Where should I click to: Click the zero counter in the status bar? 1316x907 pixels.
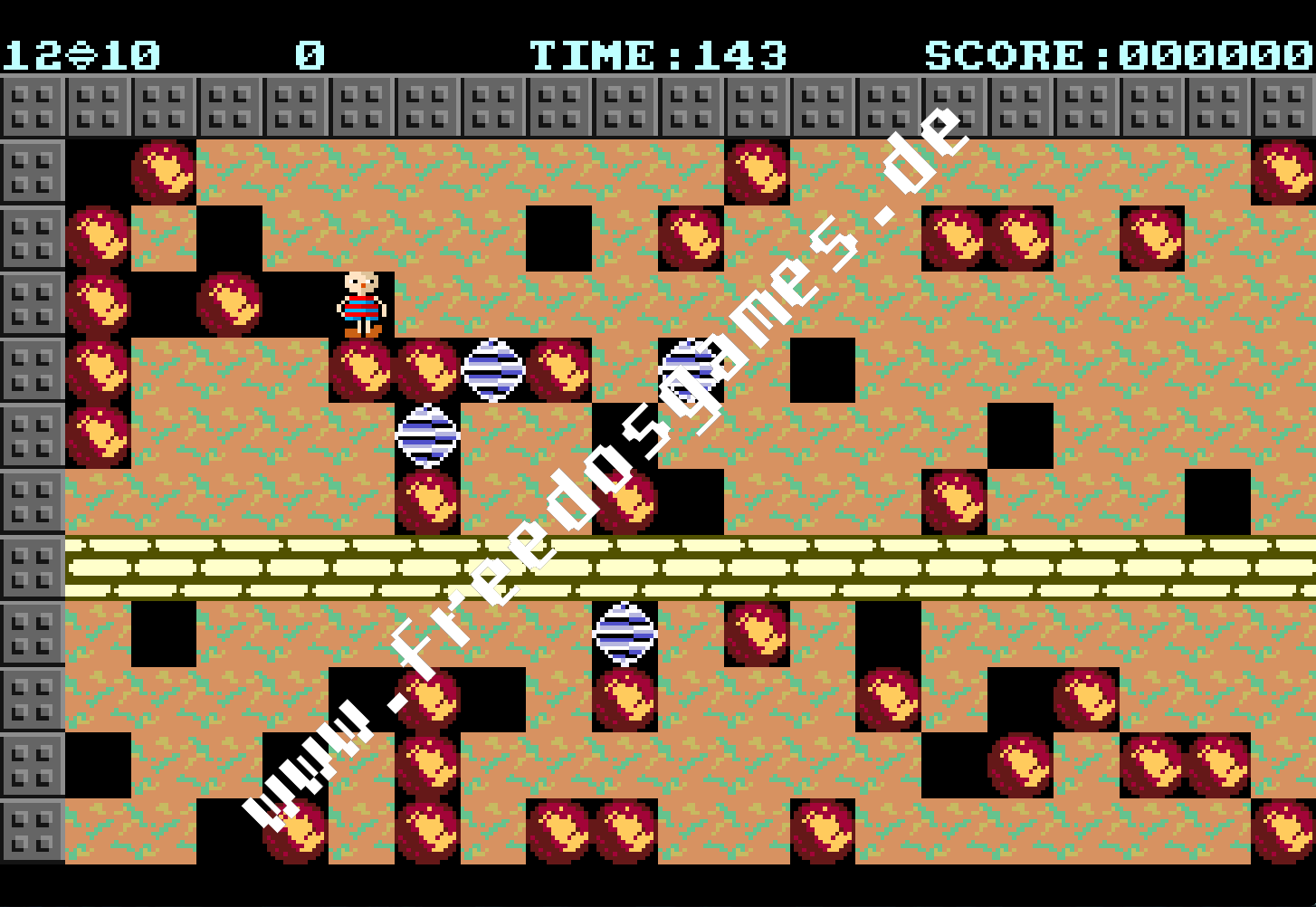tap(309, 54)
